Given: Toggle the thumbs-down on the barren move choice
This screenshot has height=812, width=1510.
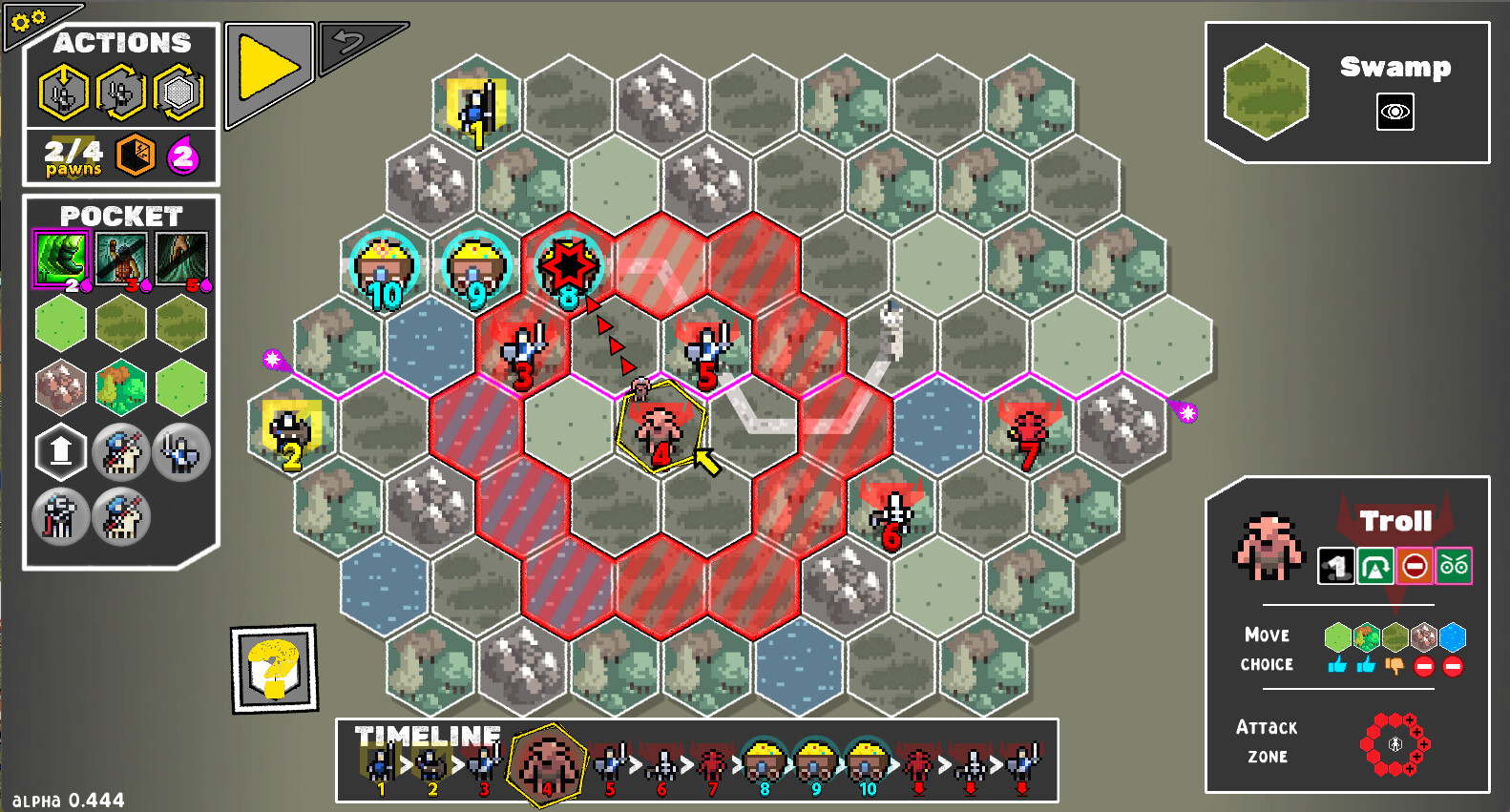Looking at the screenshot, I should [1395, 665].
